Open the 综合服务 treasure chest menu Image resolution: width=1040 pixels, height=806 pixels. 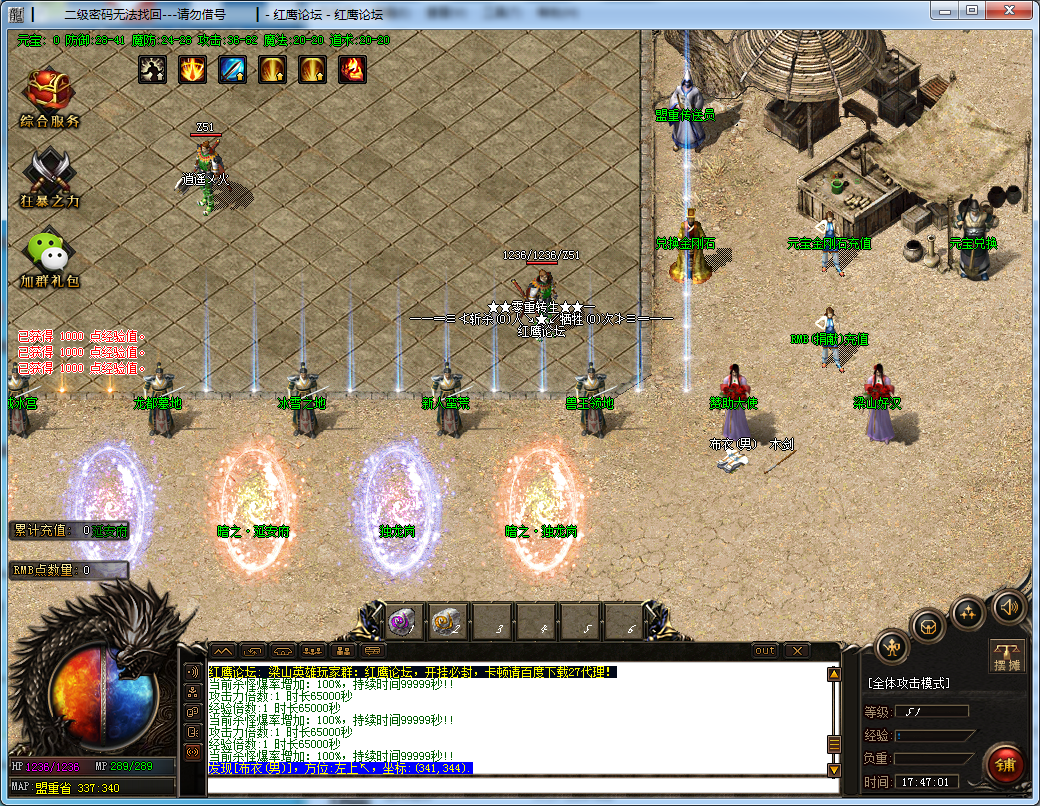49,91
